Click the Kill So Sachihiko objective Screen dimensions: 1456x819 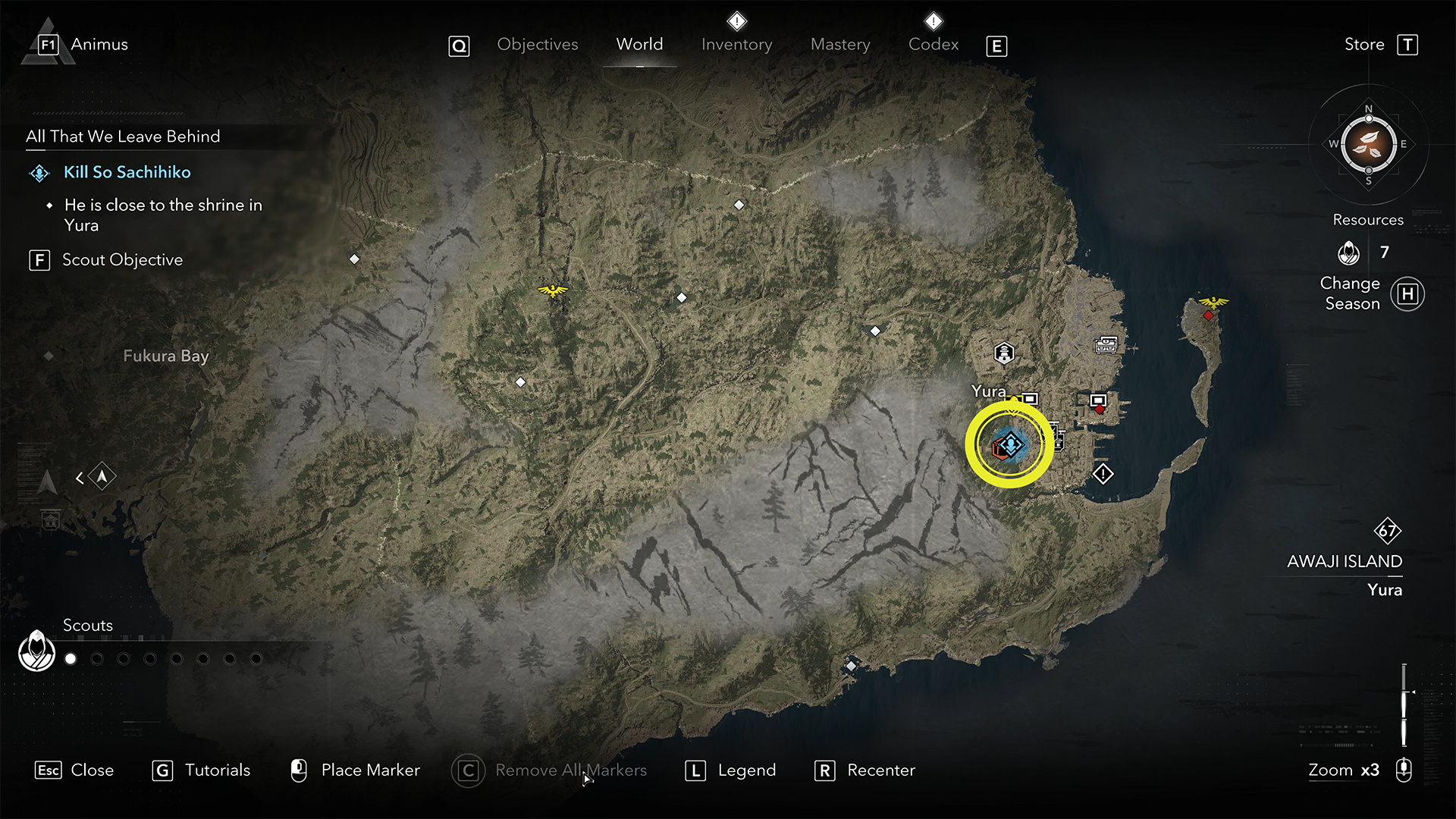127,172
